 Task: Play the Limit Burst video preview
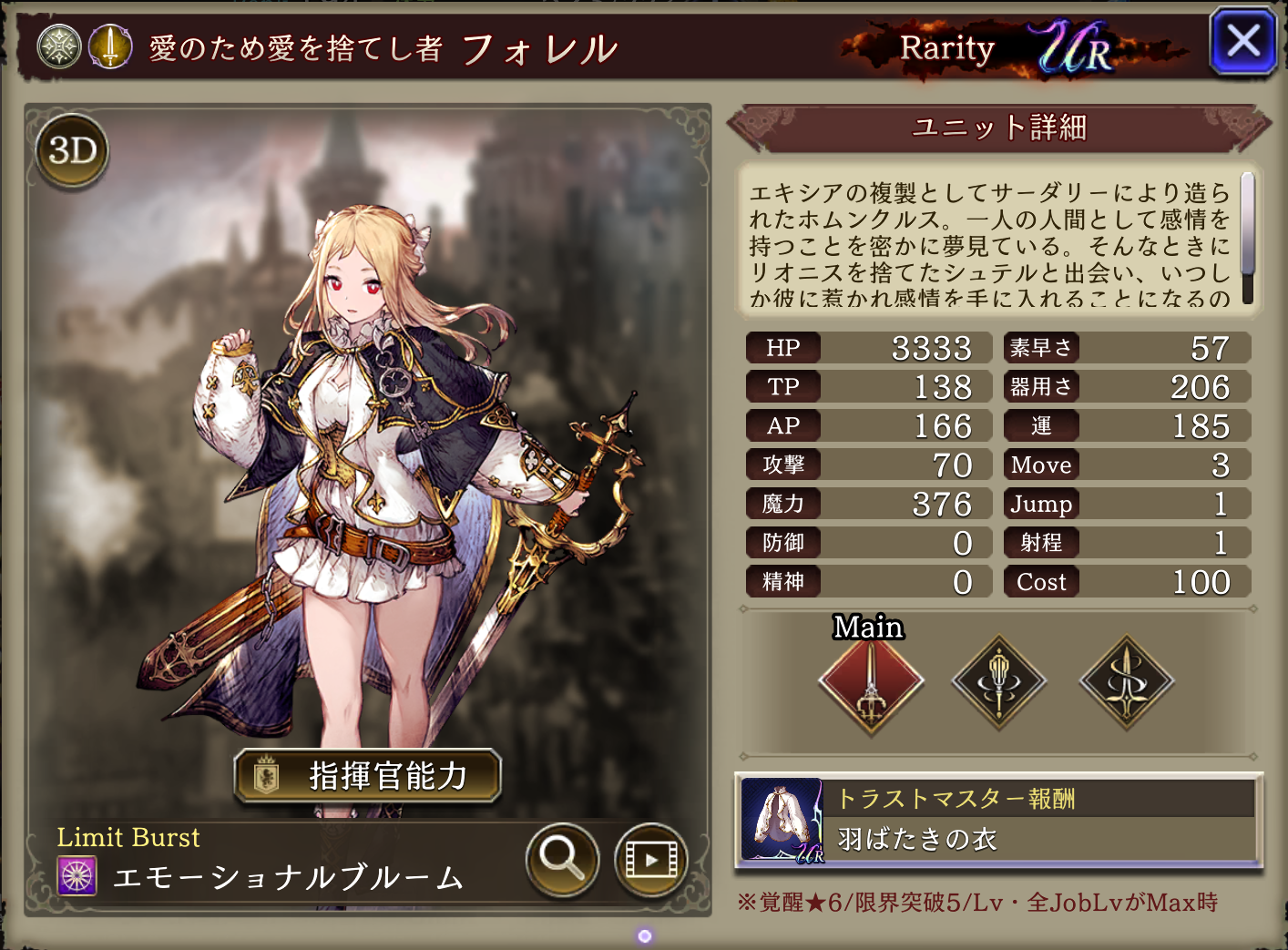(x=650, y=859)
